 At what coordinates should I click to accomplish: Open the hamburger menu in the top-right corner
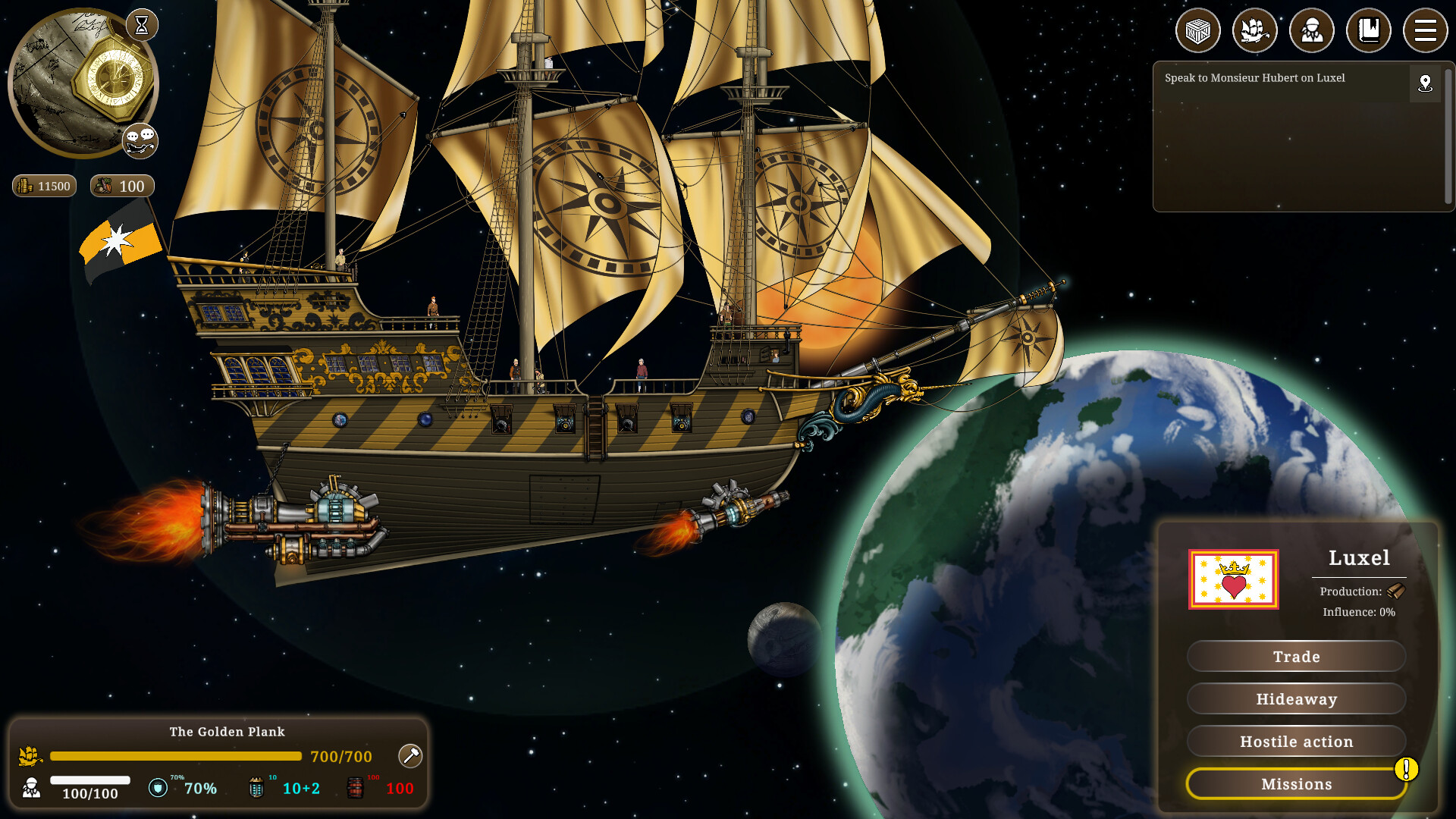1425,30
